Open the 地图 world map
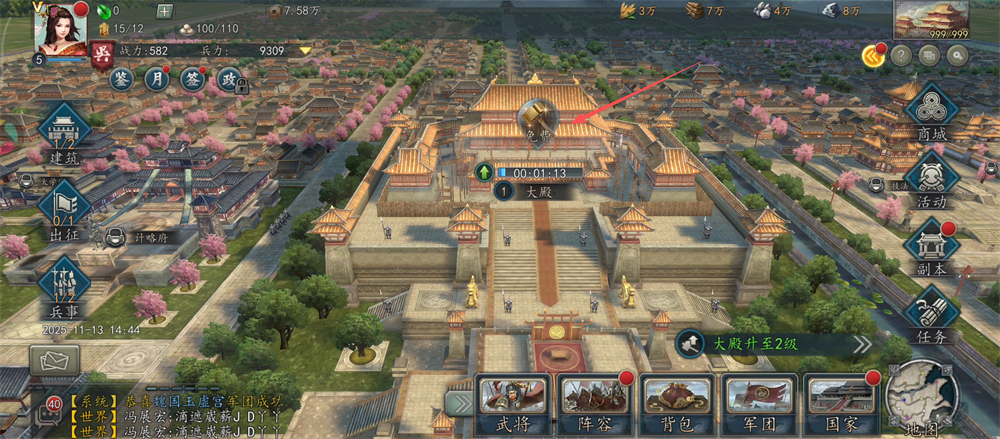This screenshot has width=1000, height=439. tap(921, 400)
